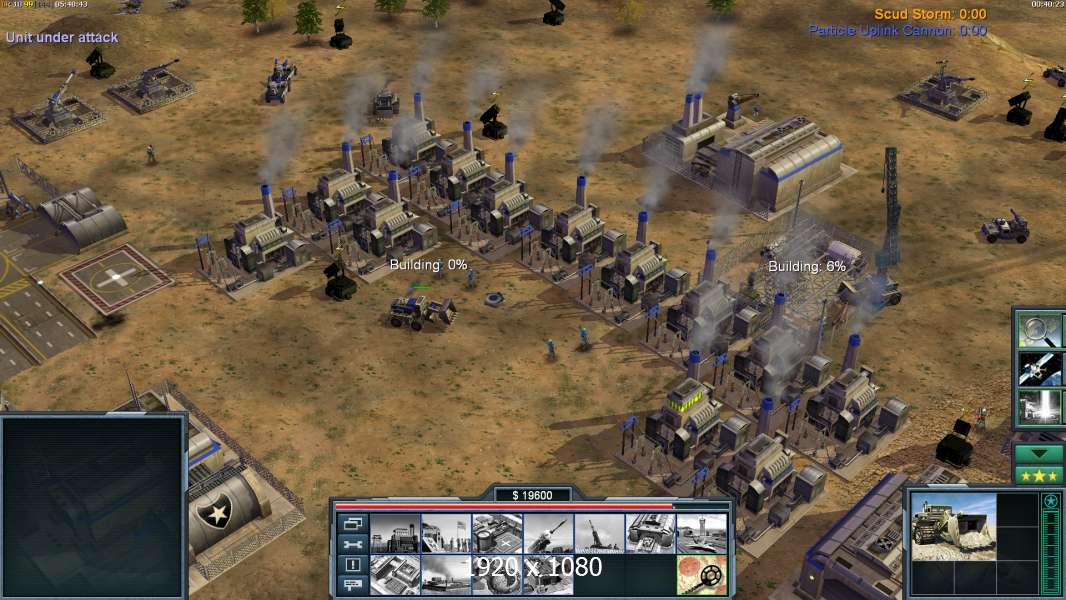Open the three-star General's Powers menu
Viewport: 1066px width, 600px height.
(x=1039, y=474)
